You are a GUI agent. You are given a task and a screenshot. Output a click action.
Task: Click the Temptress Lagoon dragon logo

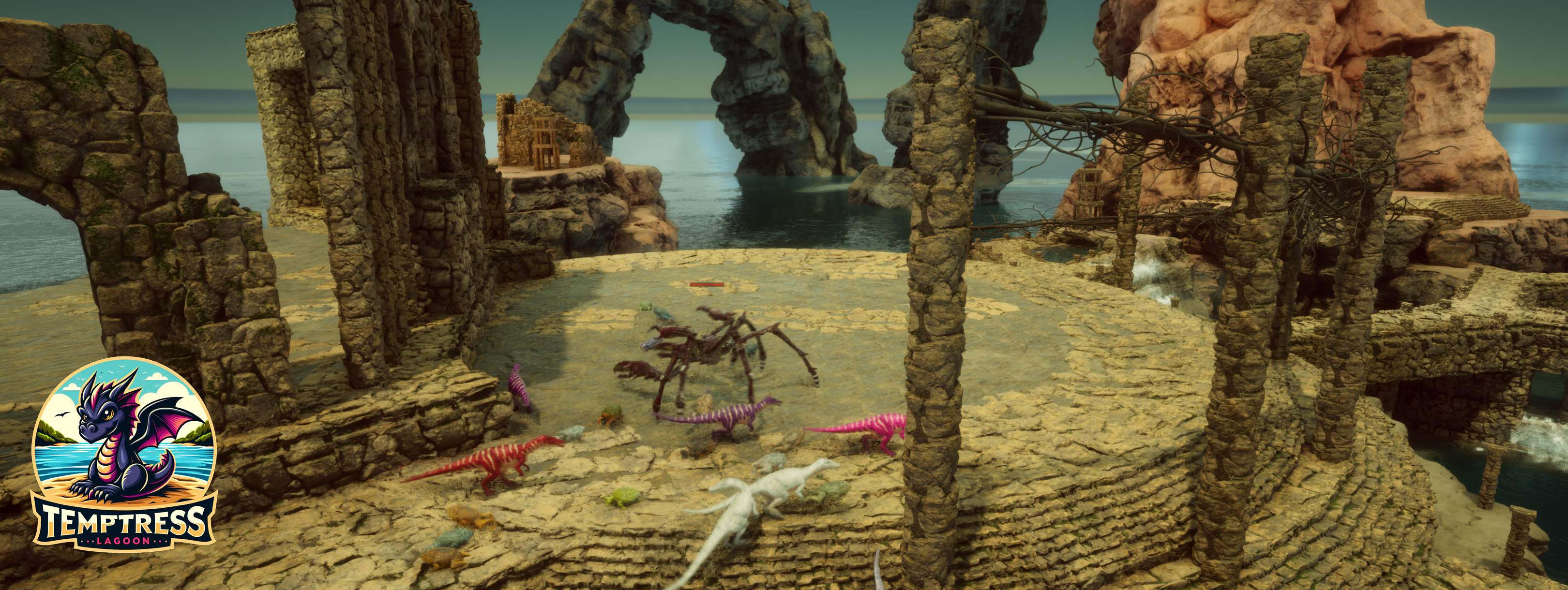[x=124, y=451]
